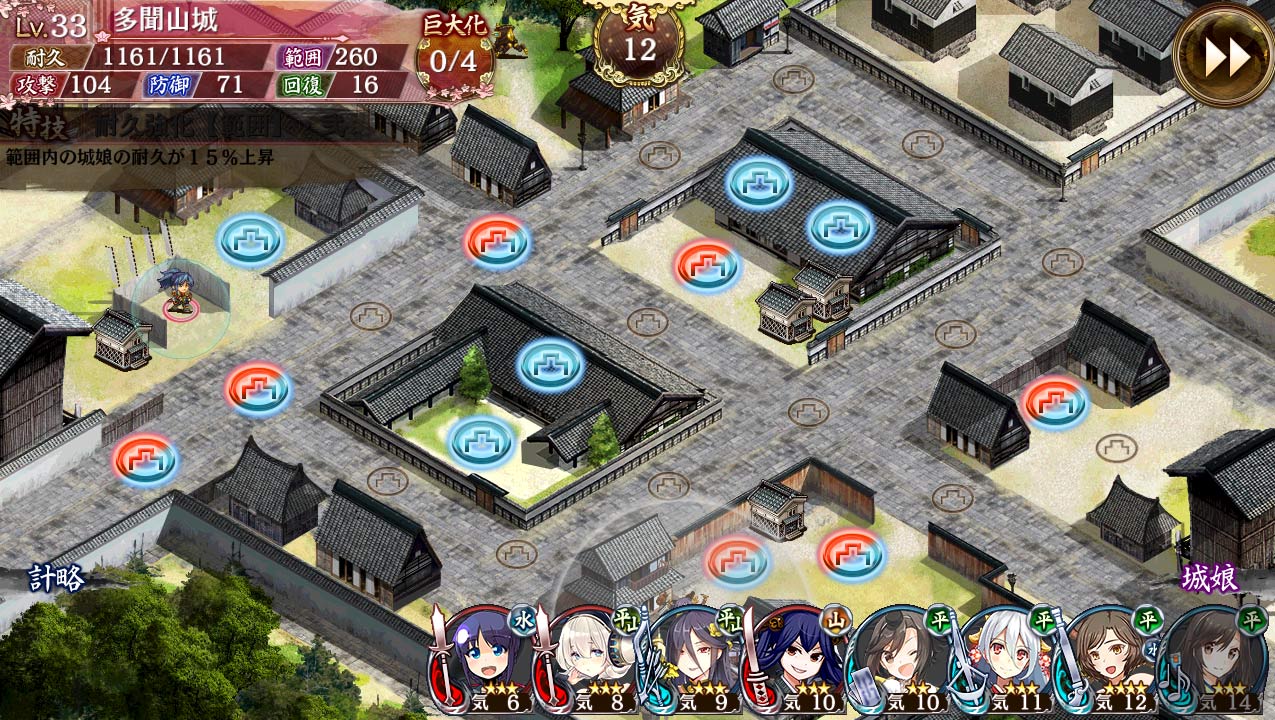Switch to the 城娘 castle girl list
Image resolution: width=1275 pixels, height=720 pixels.
[1210, 578]
